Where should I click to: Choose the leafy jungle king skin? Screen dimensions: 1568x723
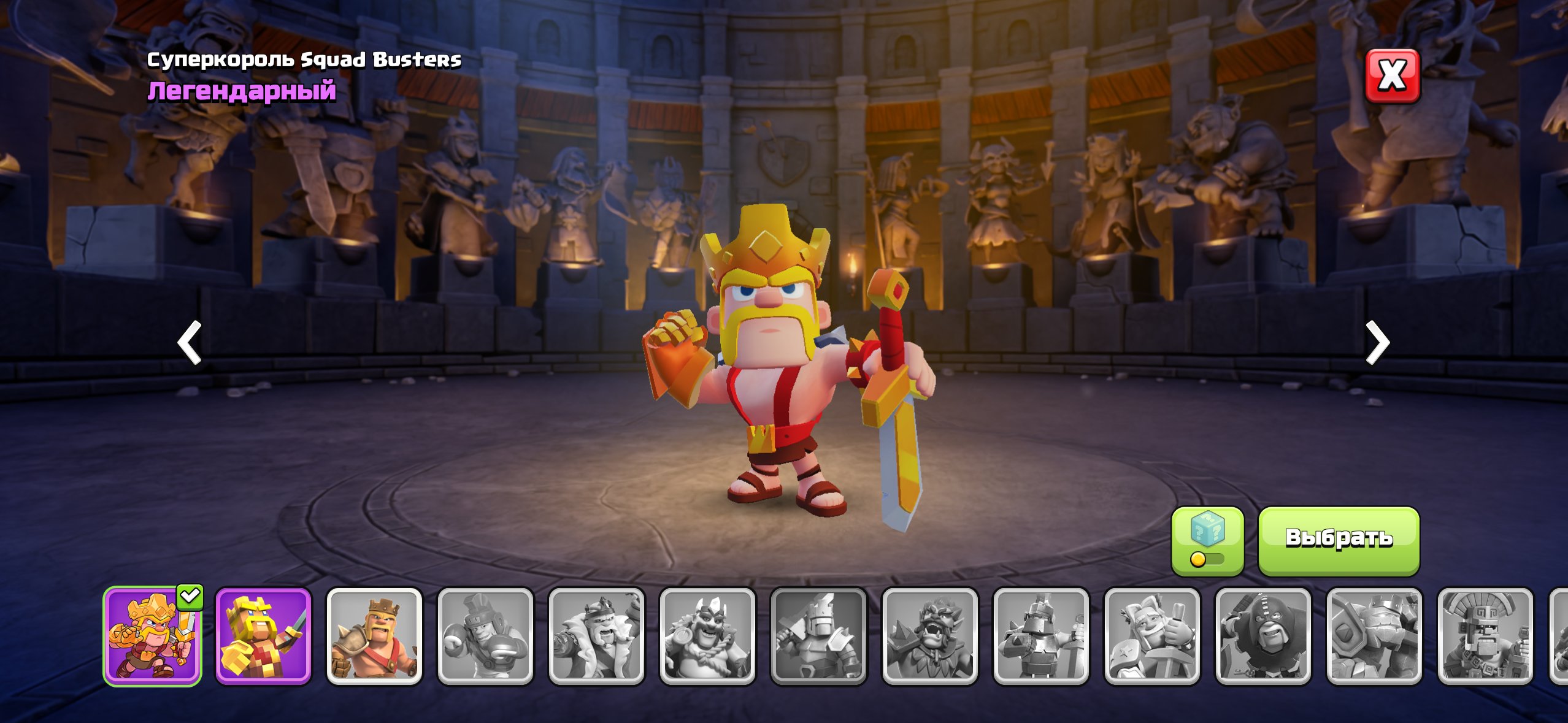(929, 636)
